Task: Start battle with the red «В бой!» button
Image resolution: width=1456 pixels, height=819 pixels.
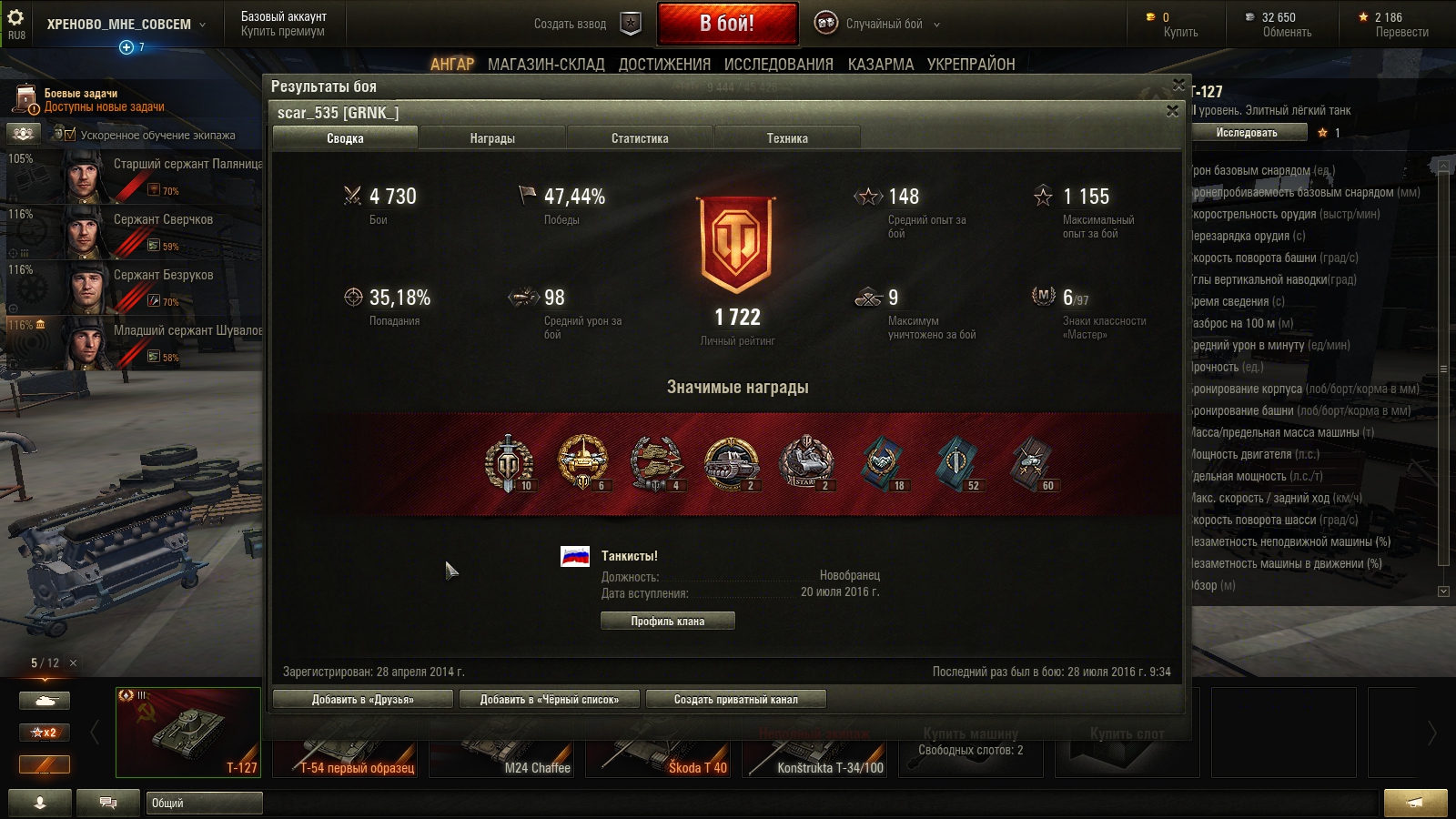Action: point(726,24)
